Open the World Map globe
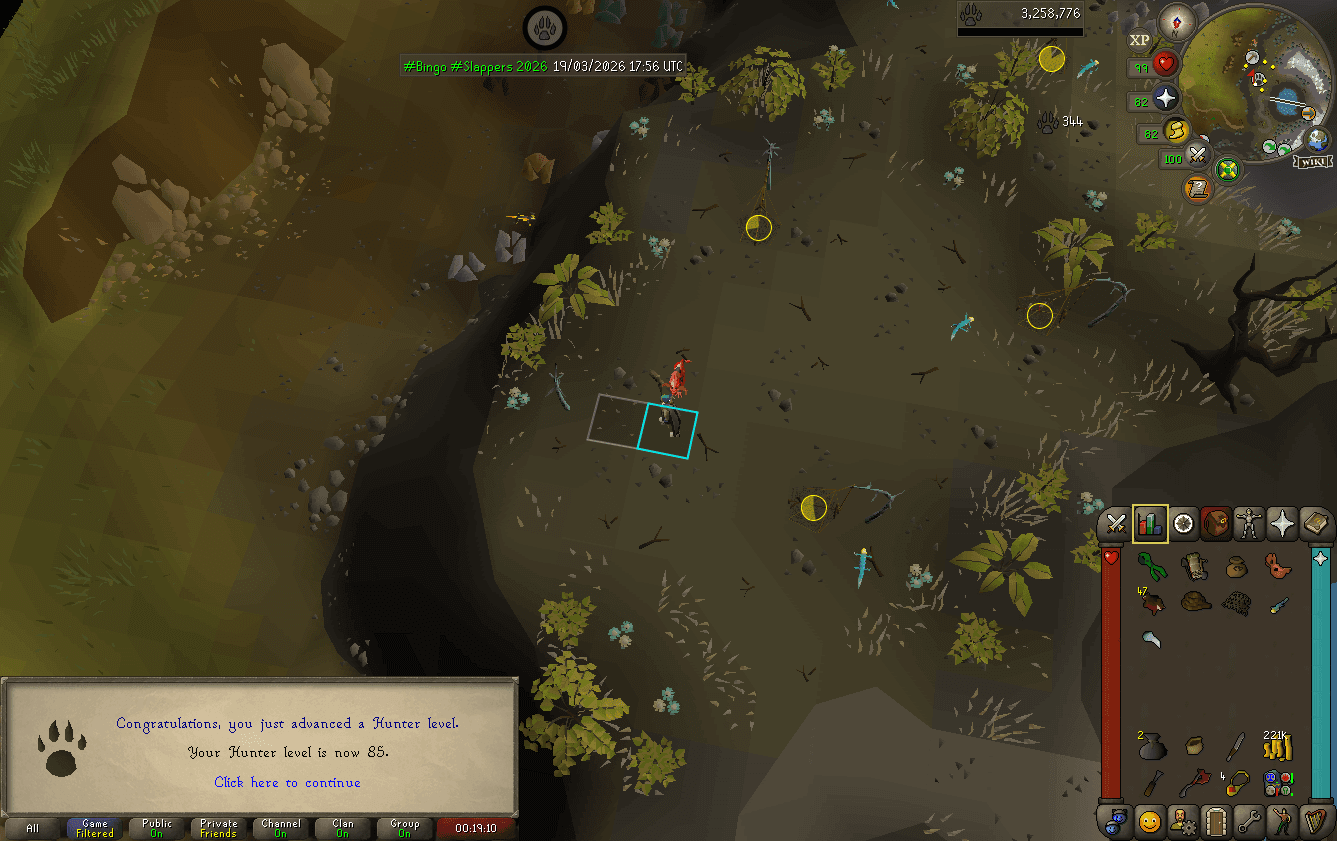The height and width of the screenshot is (841, 1337). (1226, 170)
